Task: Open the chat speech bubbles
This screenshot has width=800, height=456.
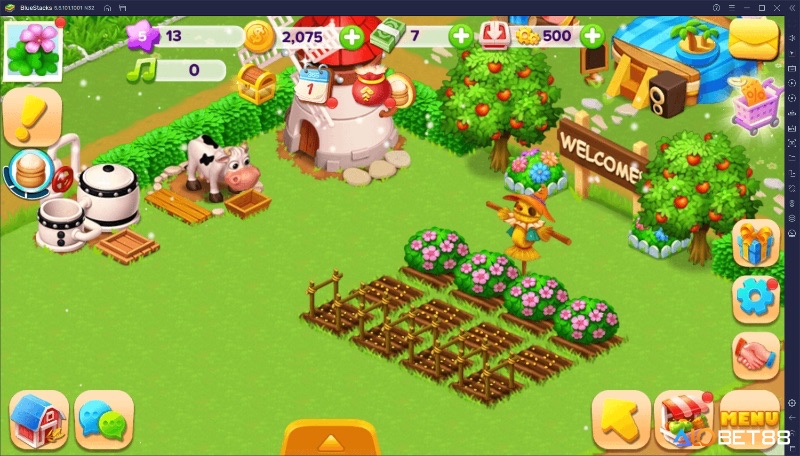Action: tap(104, 420)
